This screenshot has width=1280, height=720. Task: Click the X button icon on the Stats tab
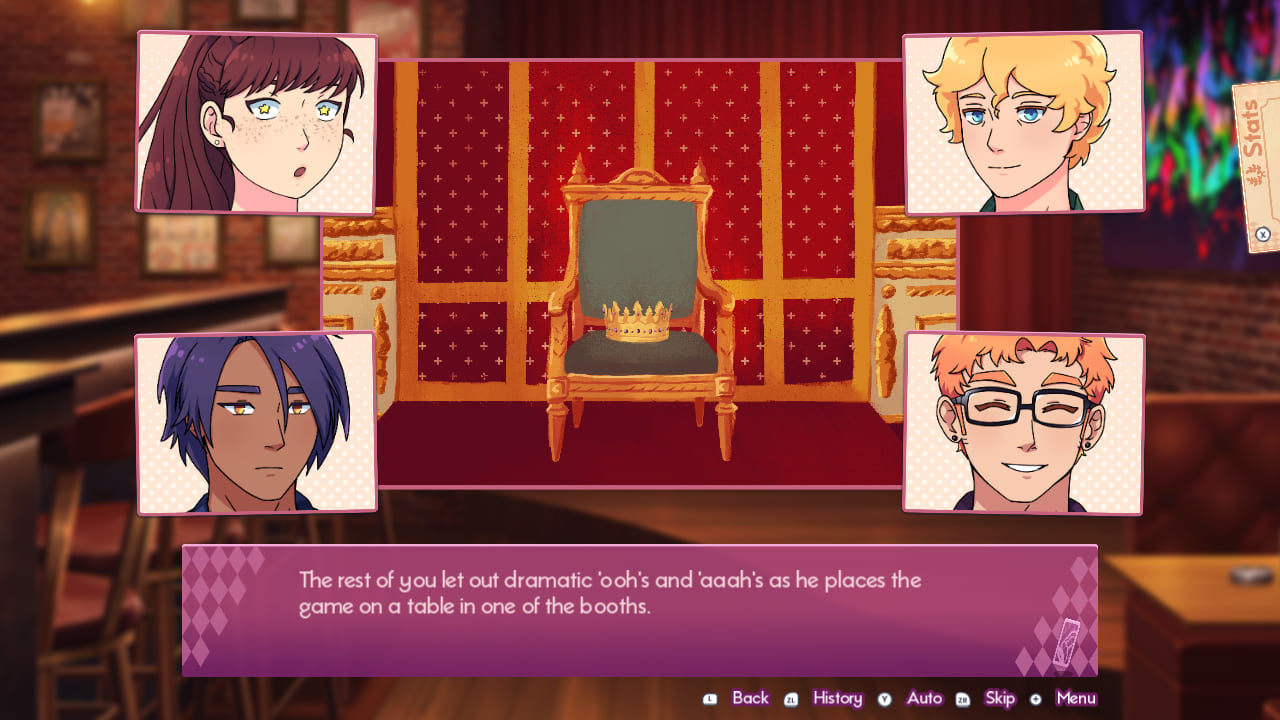pos(1262,234)
